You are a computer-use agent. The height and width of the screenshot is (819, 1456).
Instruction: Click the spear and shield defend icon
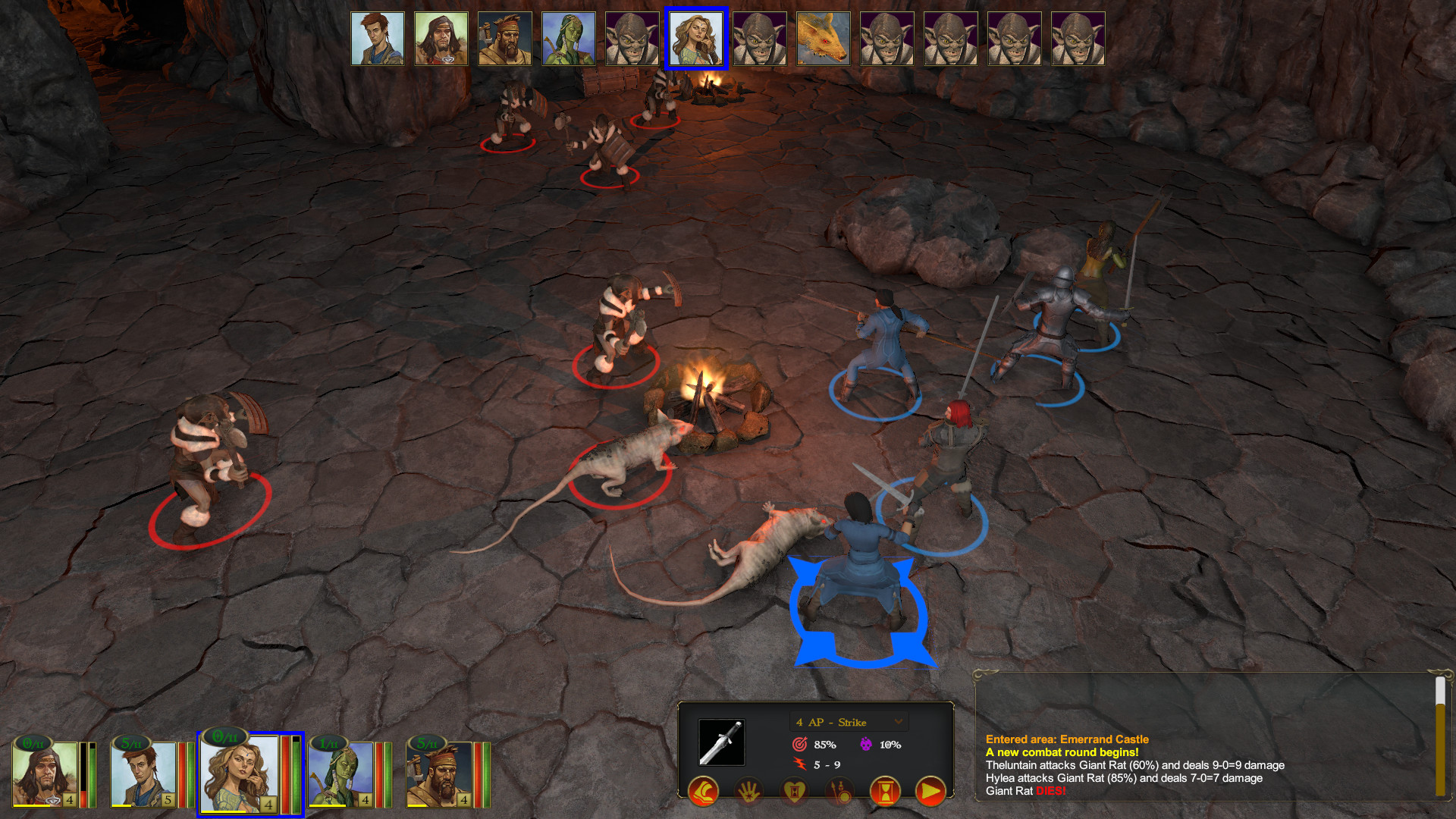click(839, 792)
